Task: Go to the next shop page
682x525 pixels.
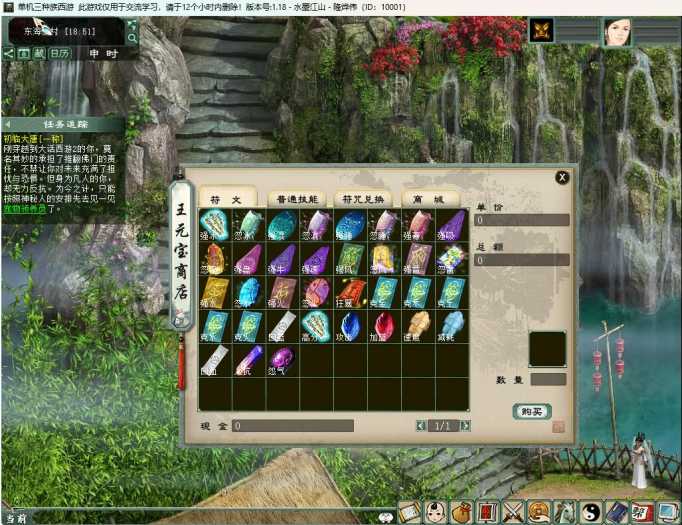Action: (466, 426)
